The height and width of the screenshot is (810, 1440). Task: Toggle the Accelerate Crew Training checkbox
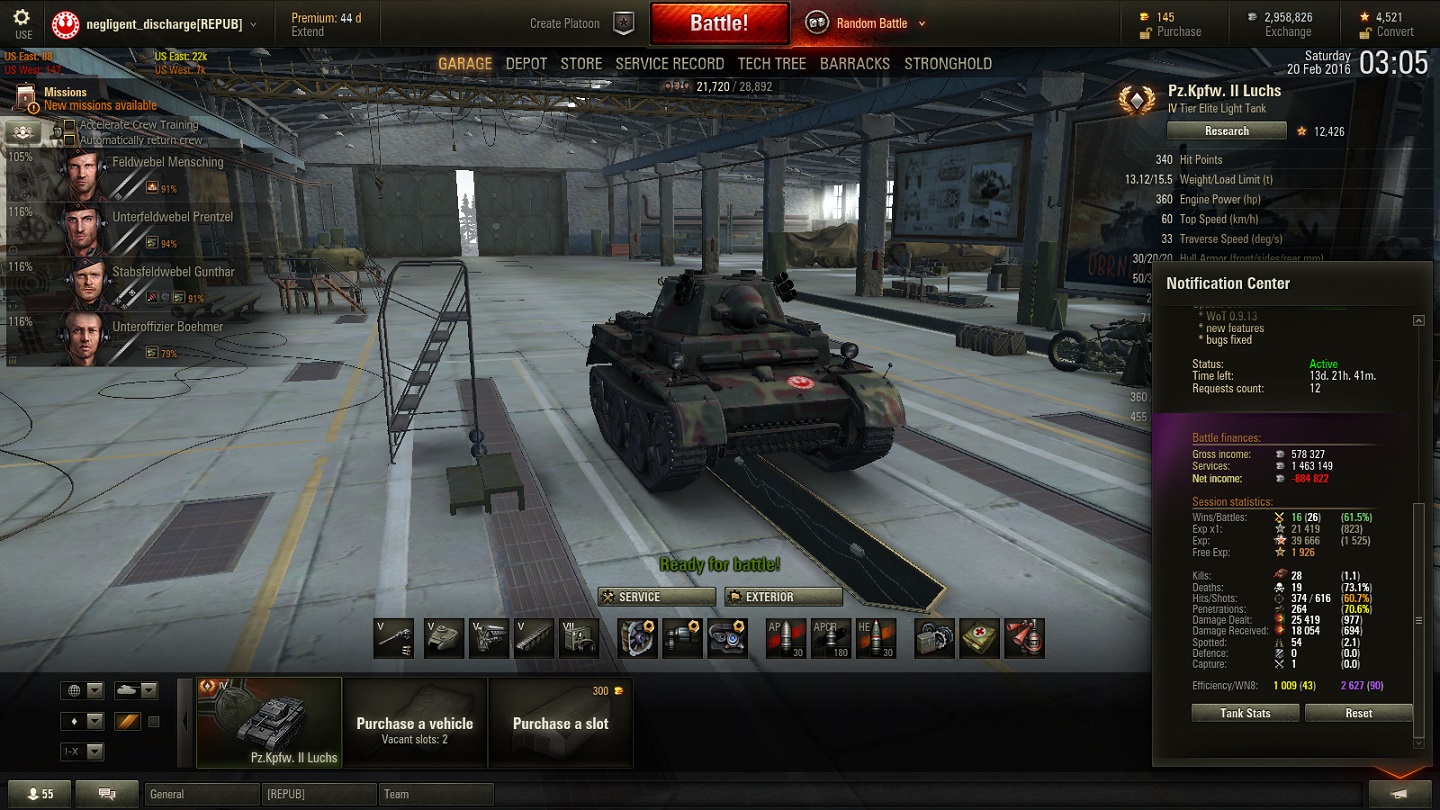(70, 126)
